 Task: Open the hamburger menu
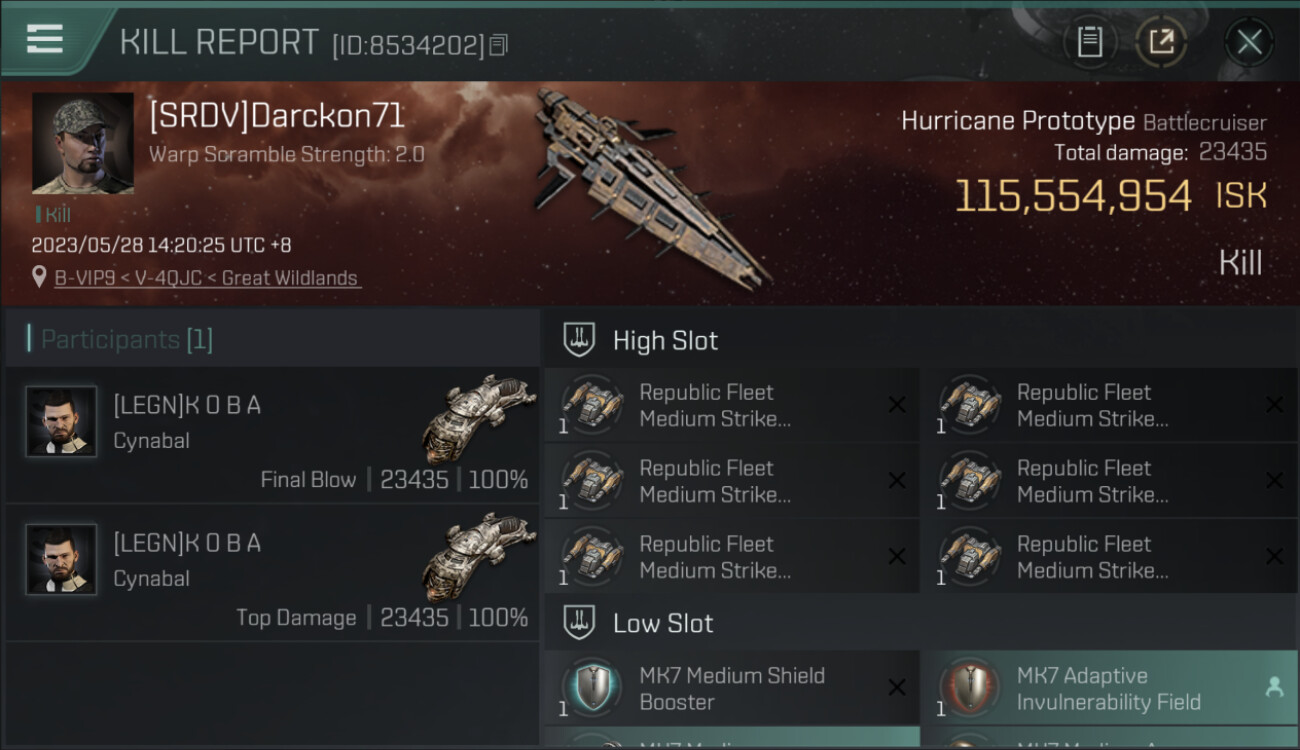coord(45,39)
